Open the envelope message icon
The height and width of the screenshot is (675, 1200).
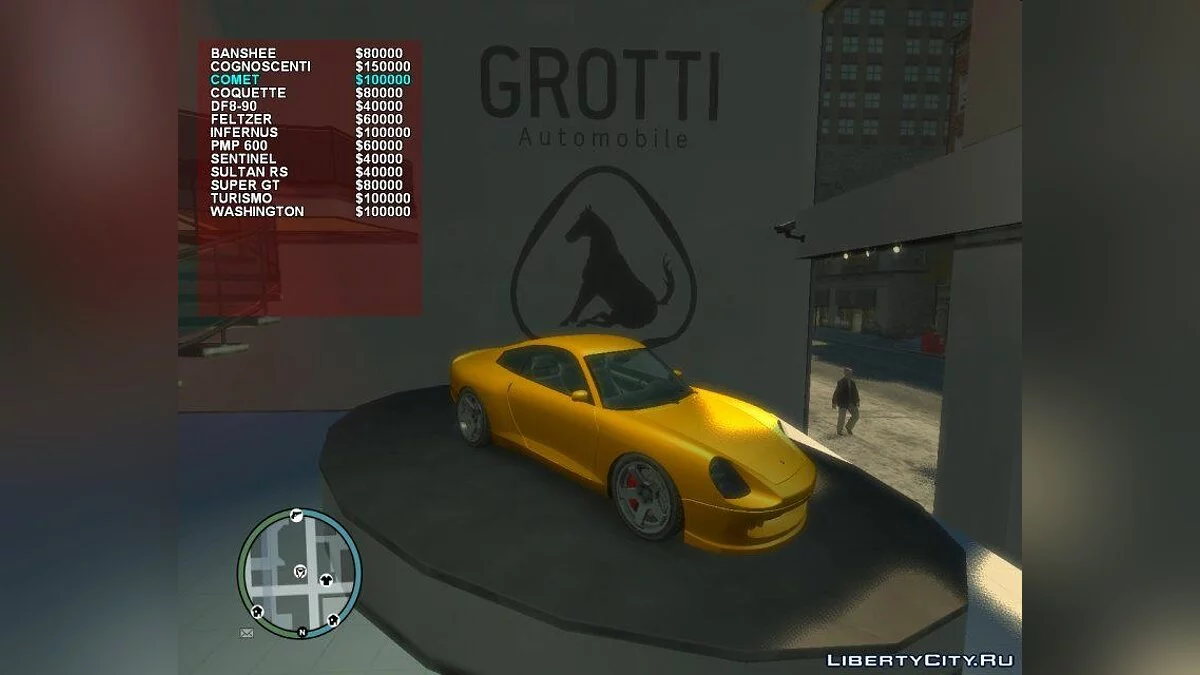246,632
